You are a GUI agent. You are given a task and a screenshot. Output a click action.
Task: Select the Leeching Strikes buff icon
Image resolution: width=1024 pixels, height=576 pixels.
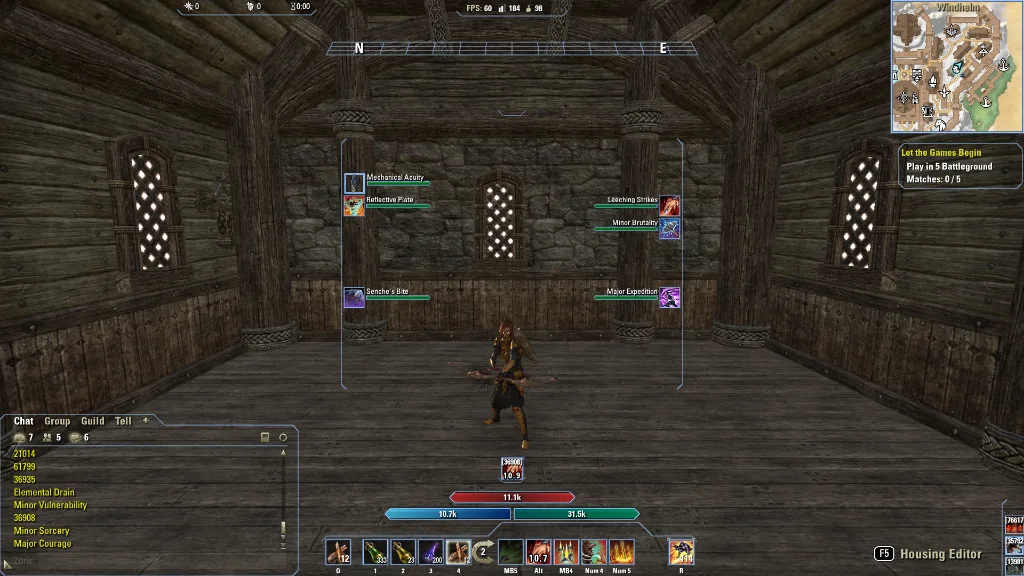click(669, 205)
